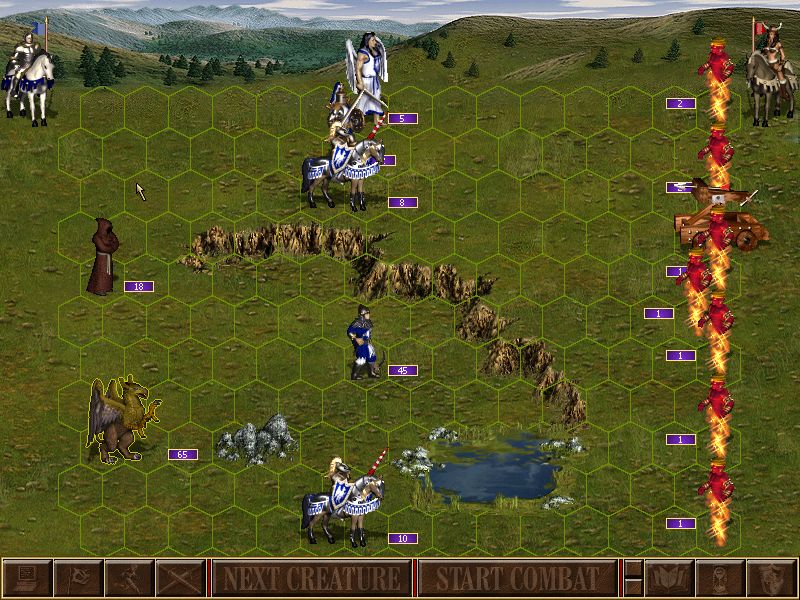Activate the shield defend button

tap(770, 578)
